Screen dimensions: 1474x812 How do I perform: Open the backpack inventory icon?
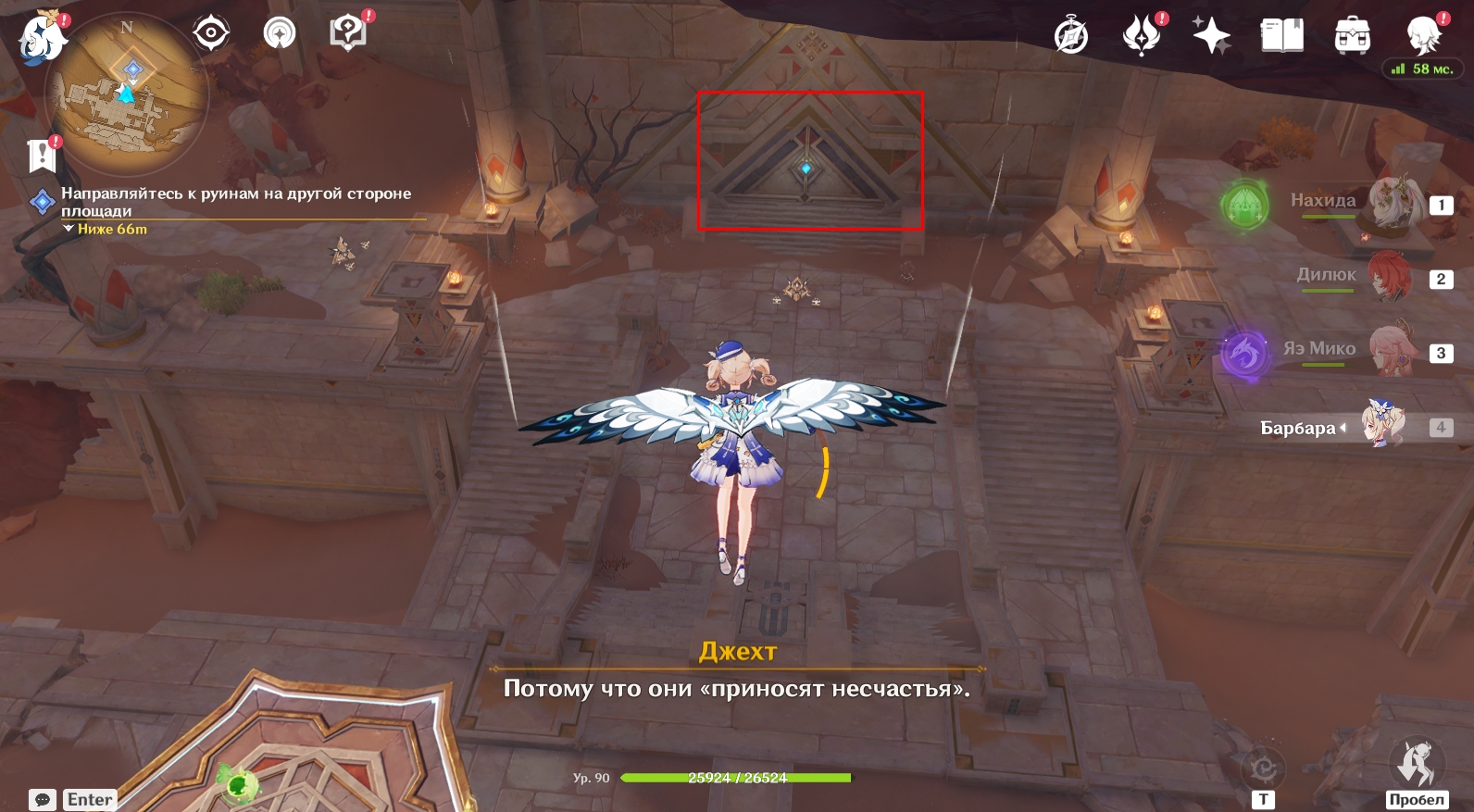[1352, 36]
